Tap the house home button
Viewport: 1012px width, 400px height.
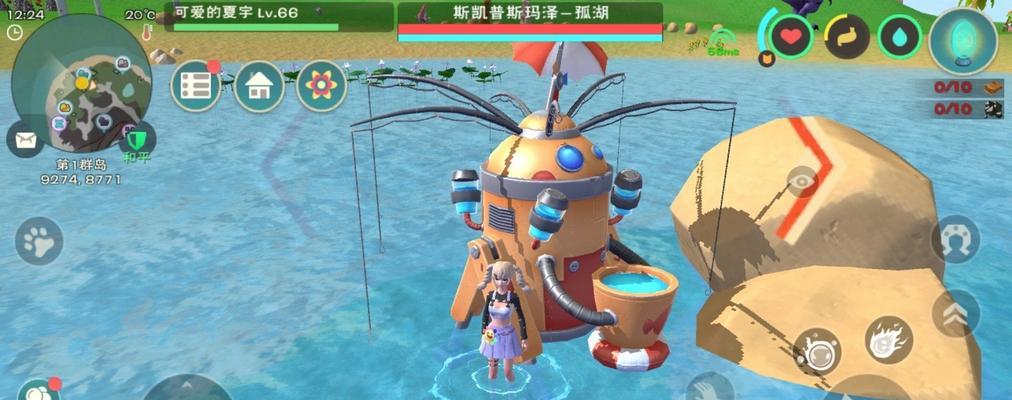pos(258,86)
